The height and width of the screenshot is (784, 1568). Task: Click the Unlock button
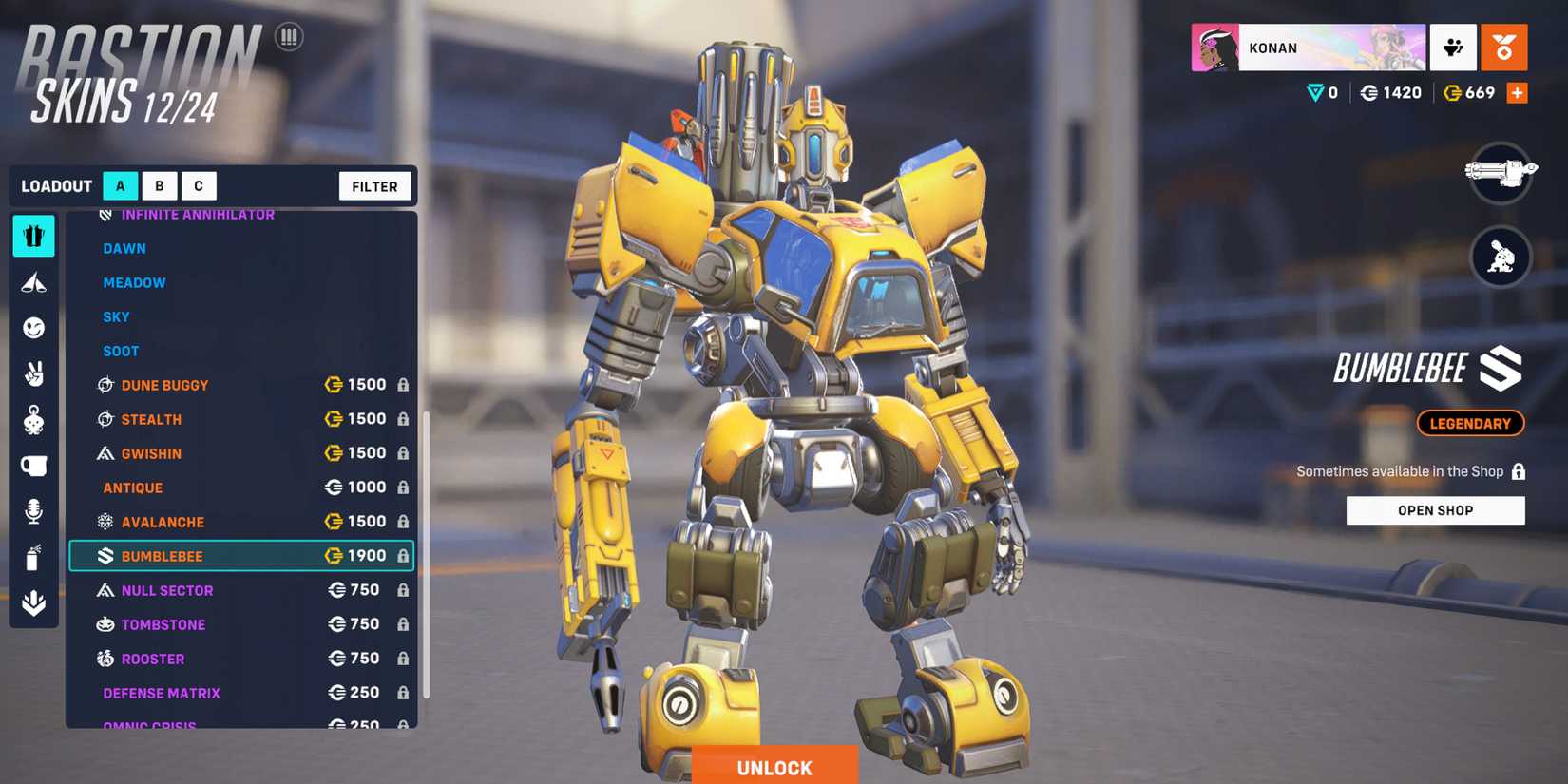774,767
